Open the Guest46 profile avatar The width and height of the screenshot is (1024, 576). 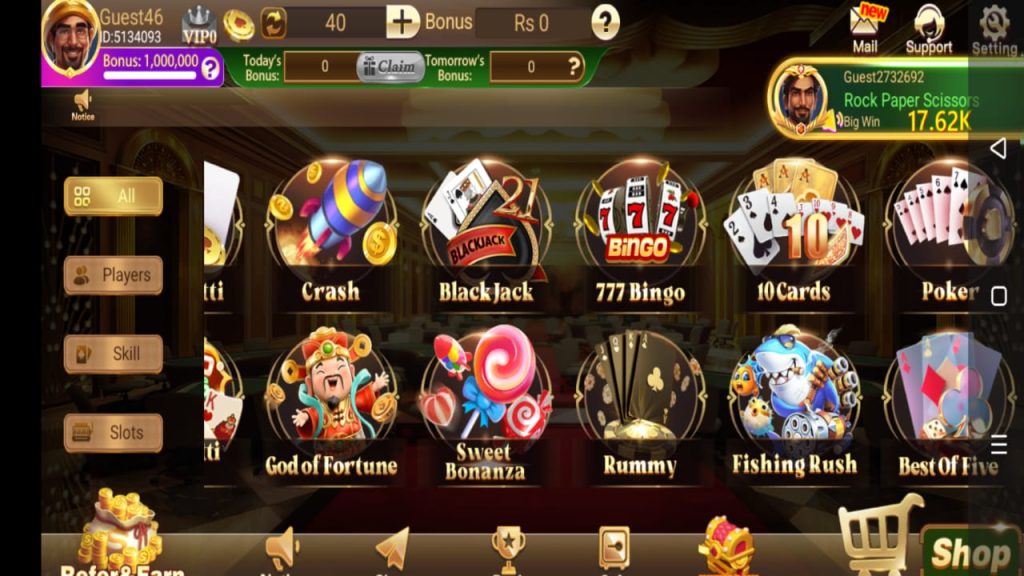70,37
